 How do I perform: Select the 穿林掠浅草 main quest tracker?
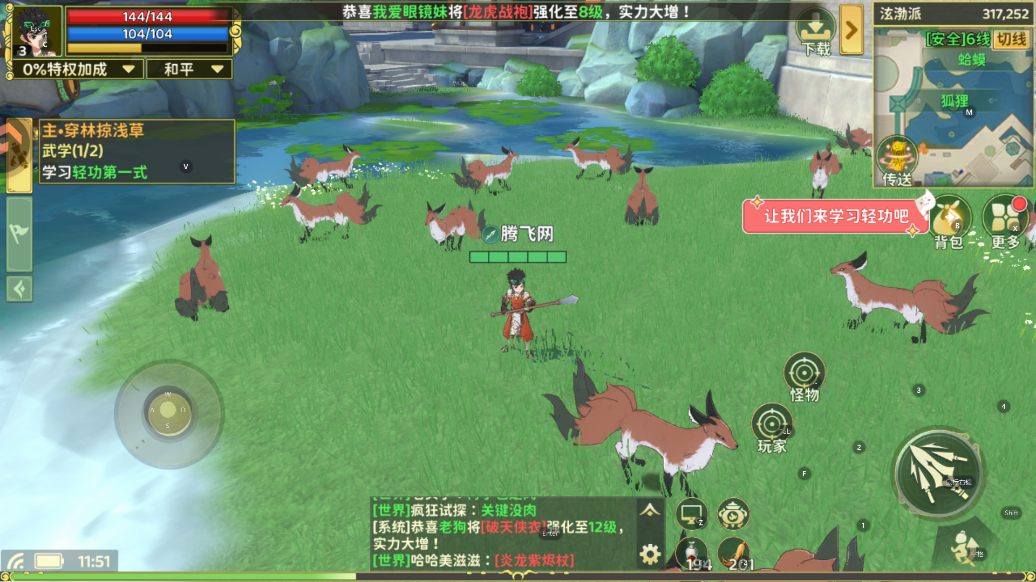tap(136, 151)
